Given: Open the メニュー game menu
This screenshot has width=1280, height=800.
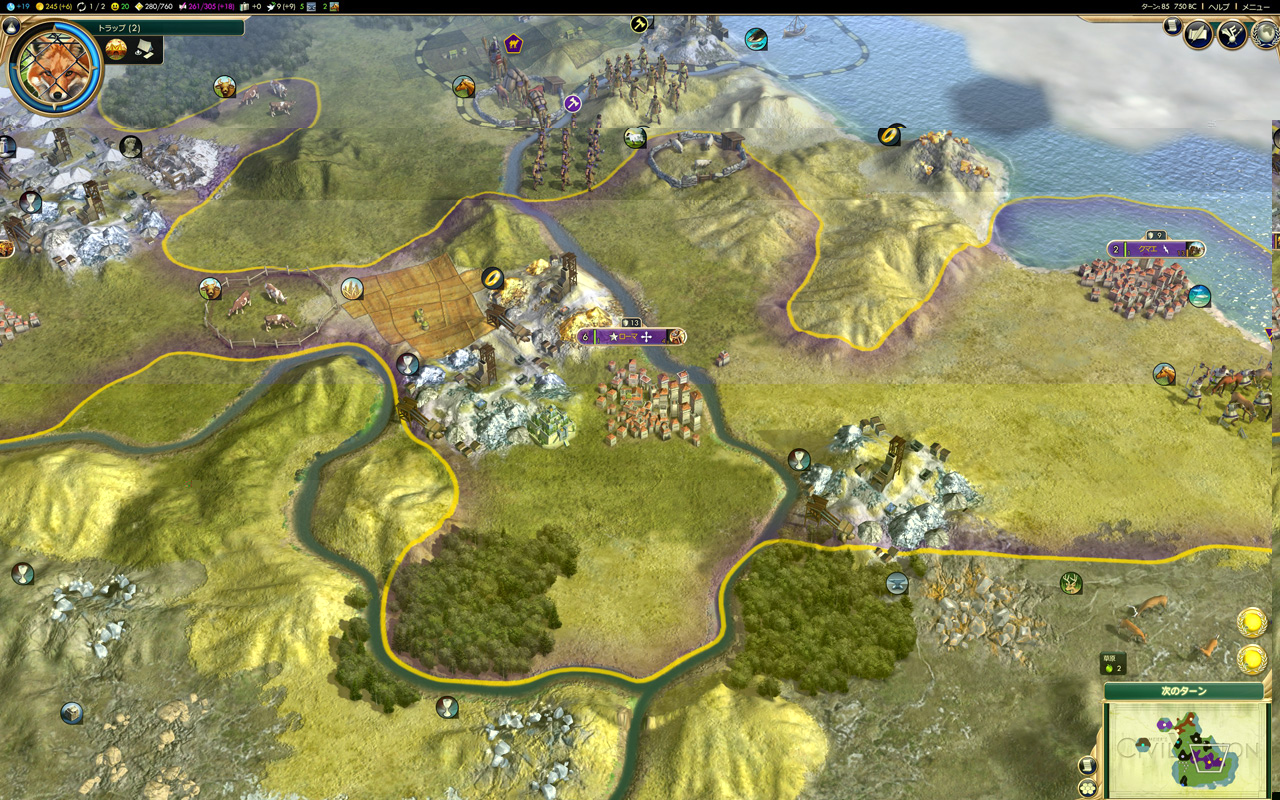Looking at the screenshot, I should 1255,6.
